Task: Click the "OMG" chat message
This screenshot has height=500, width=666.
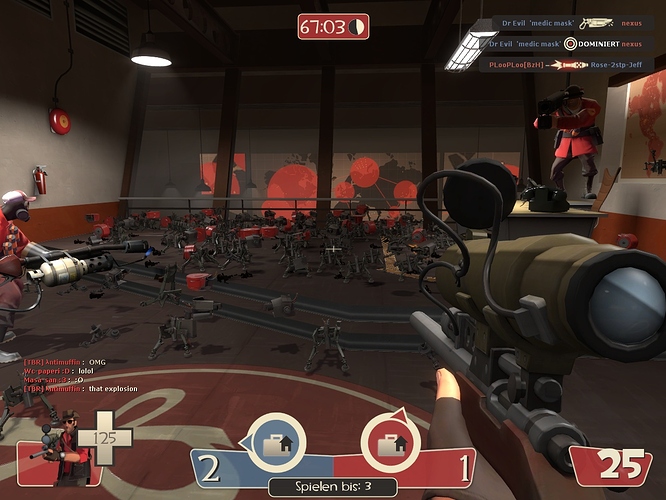Action: (x=64, y=362)
